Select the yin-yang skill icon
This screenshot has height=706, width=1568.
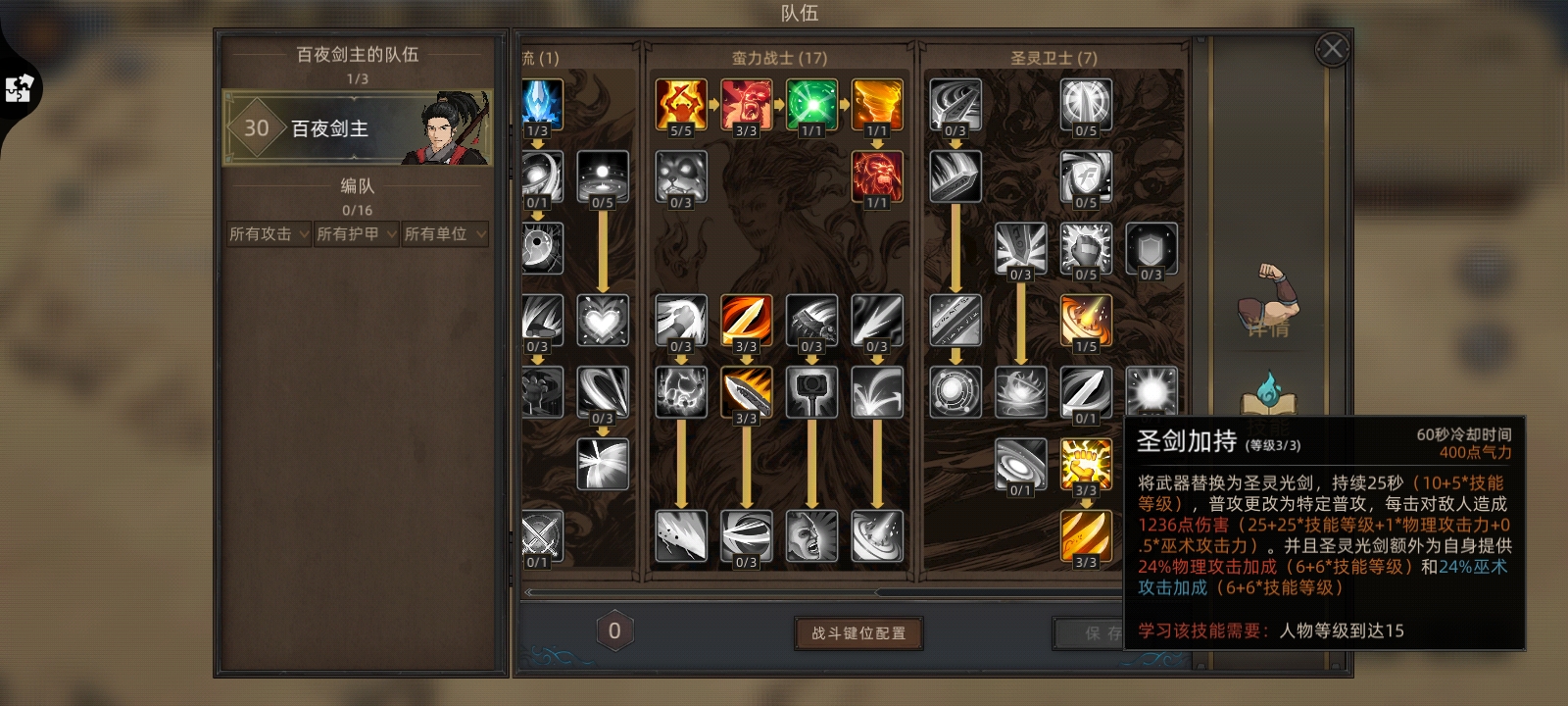tap(544, 245)
